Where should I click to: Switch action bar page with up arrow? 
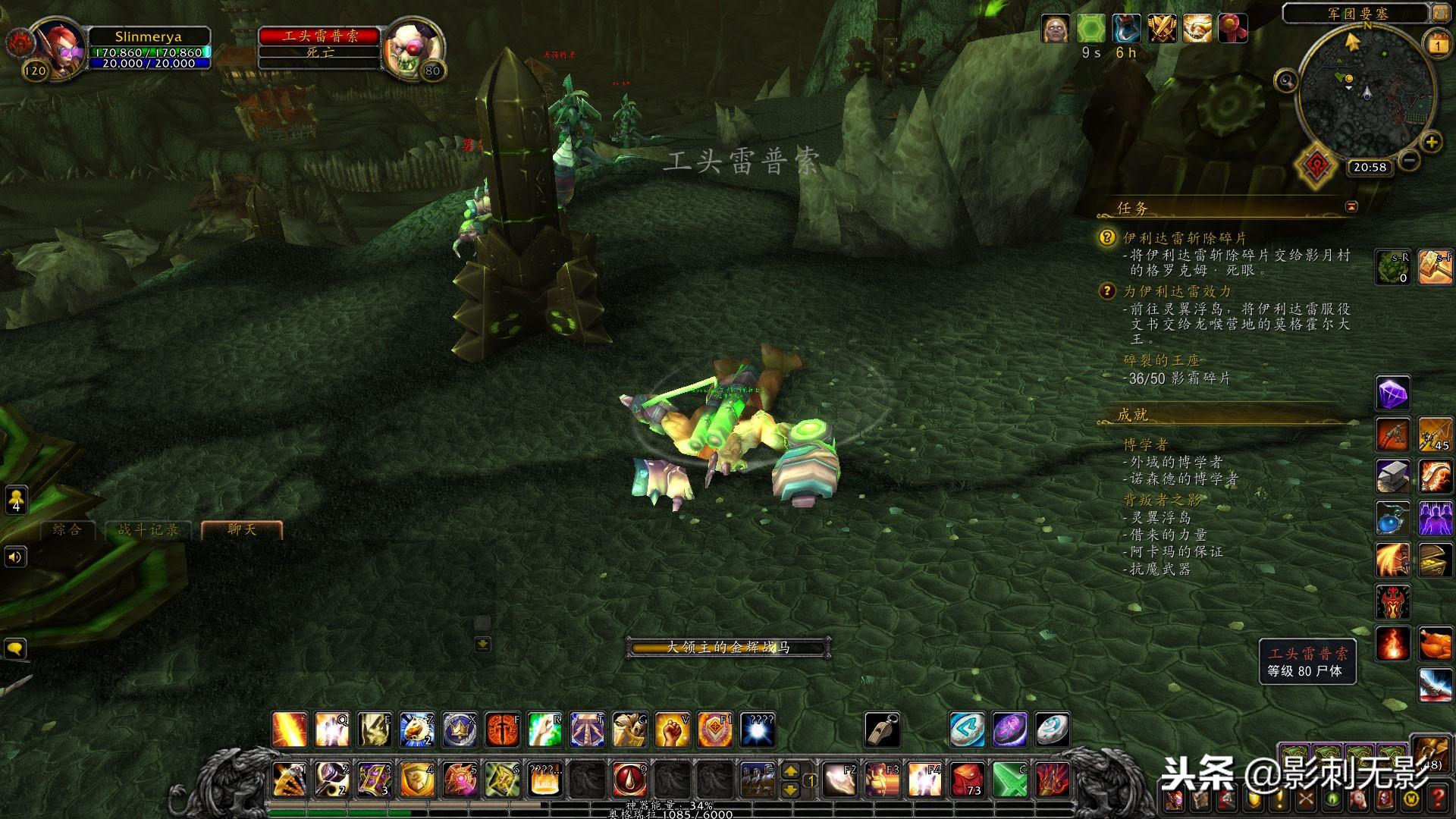(790, 771)
